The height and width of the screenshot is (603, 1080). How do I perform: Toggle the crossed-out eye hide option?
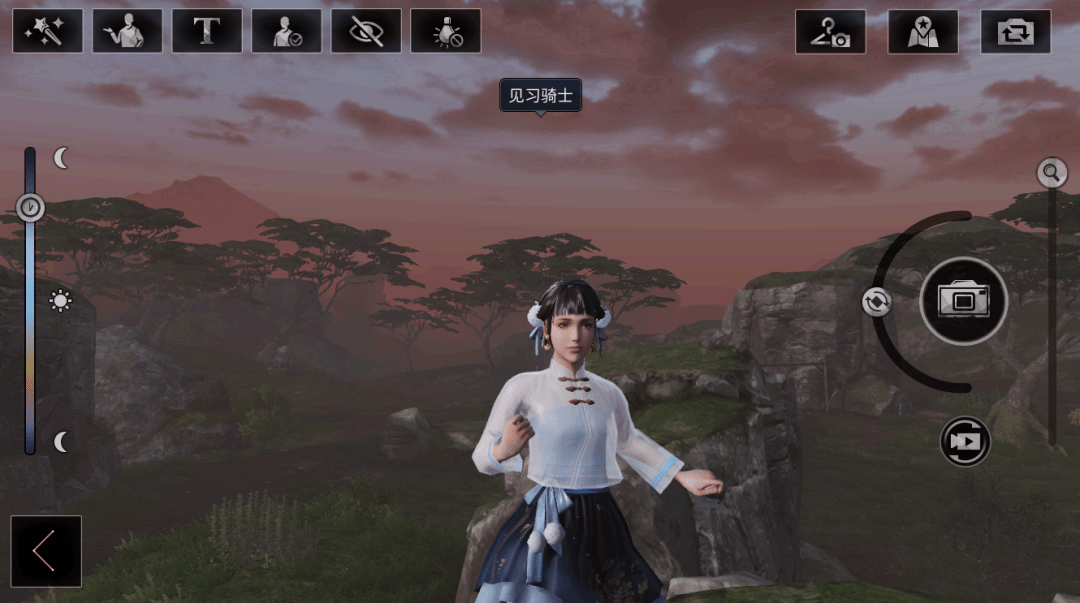pos(366,31)
